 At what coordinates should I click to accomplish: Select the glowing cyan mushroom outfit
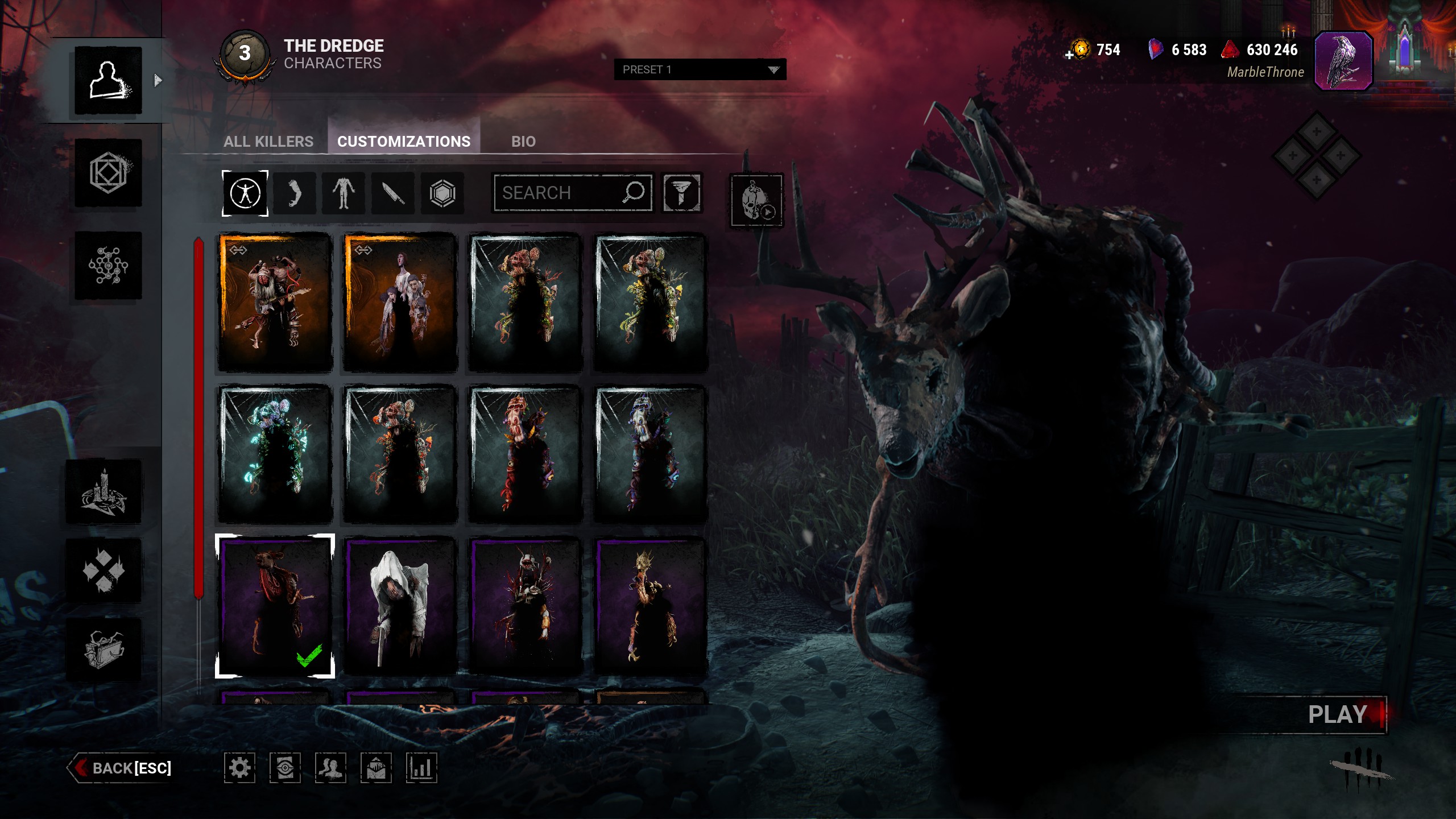coord(275,454)
